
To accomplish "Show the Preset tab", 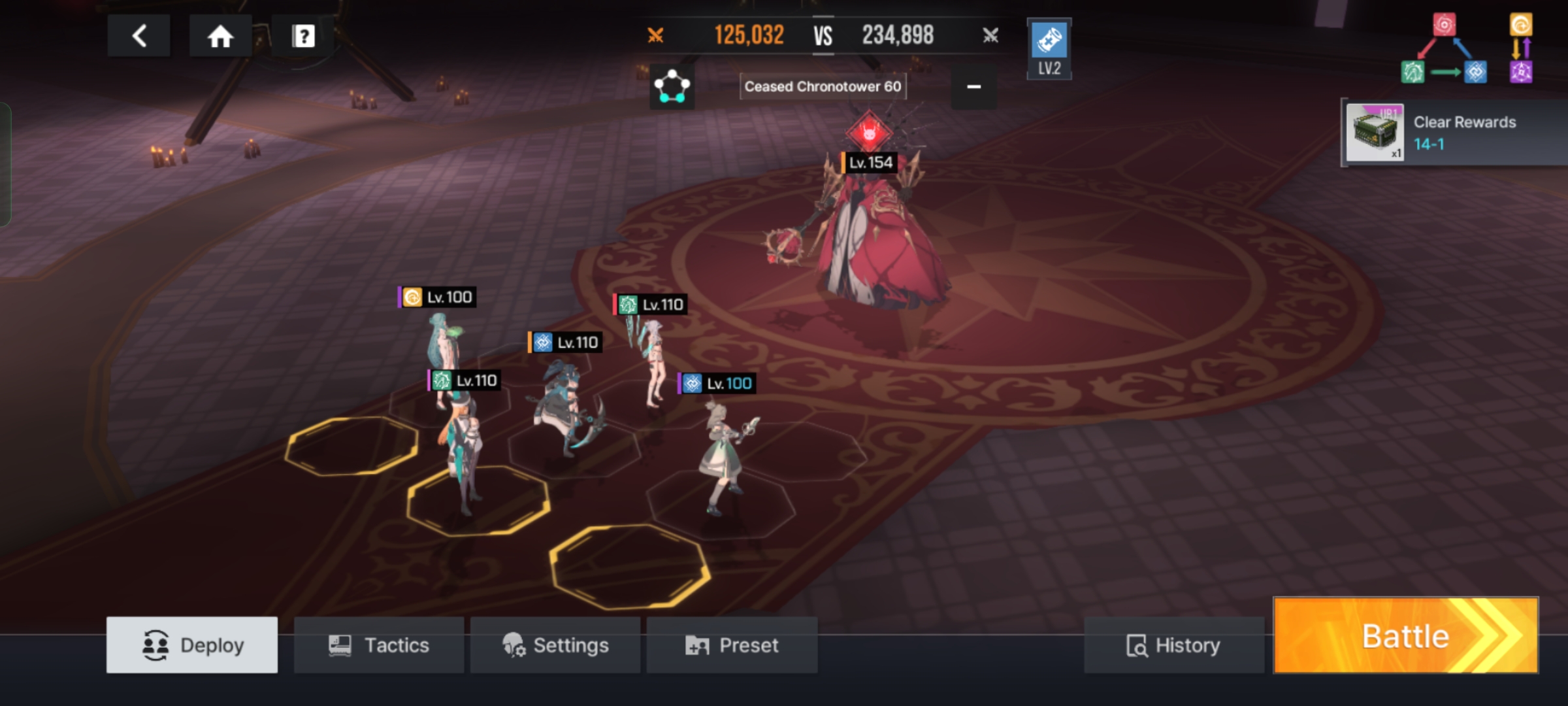I will (x=732, y=645).
